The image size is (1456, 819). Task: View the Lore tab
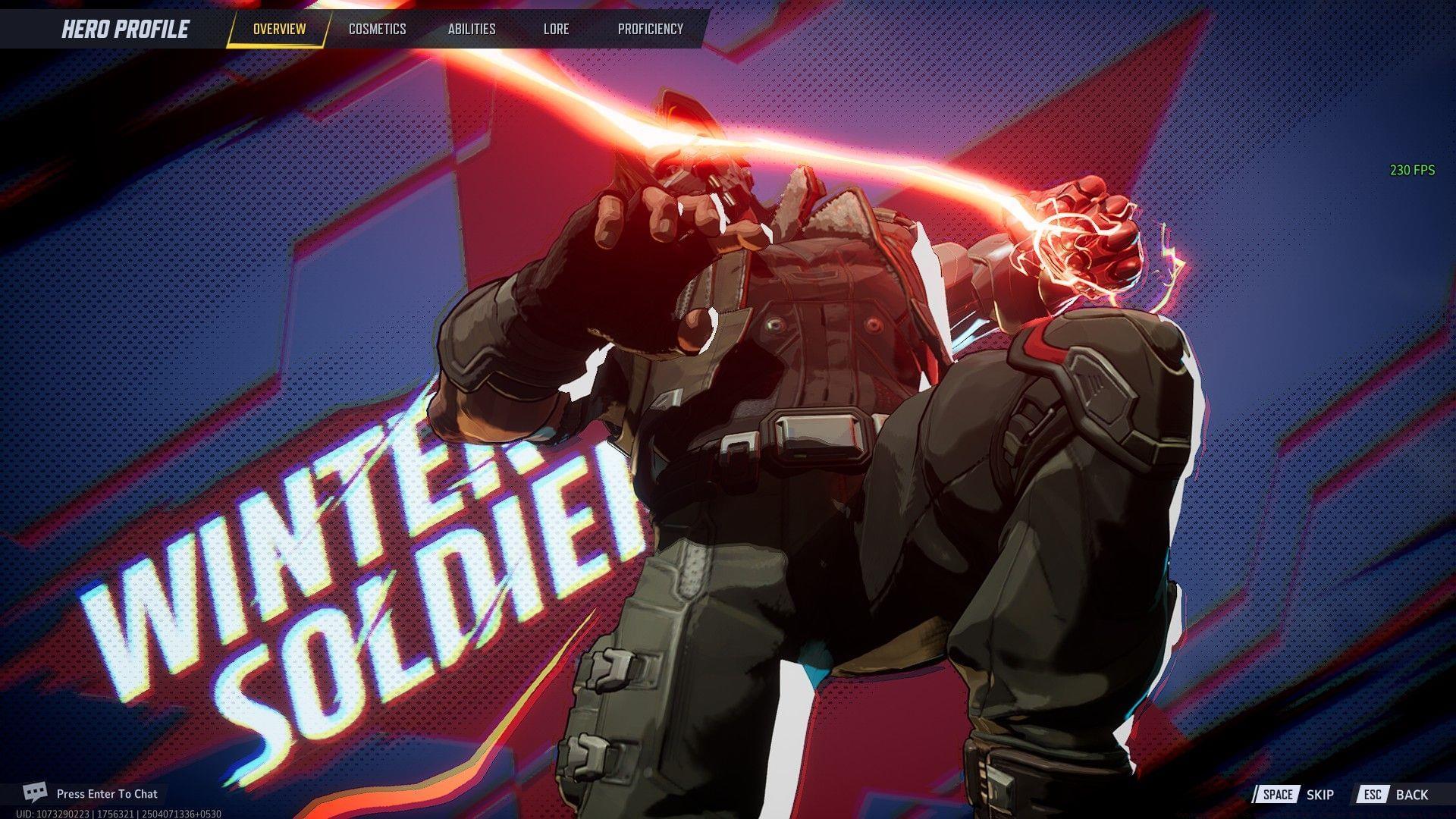pos(557,29)
